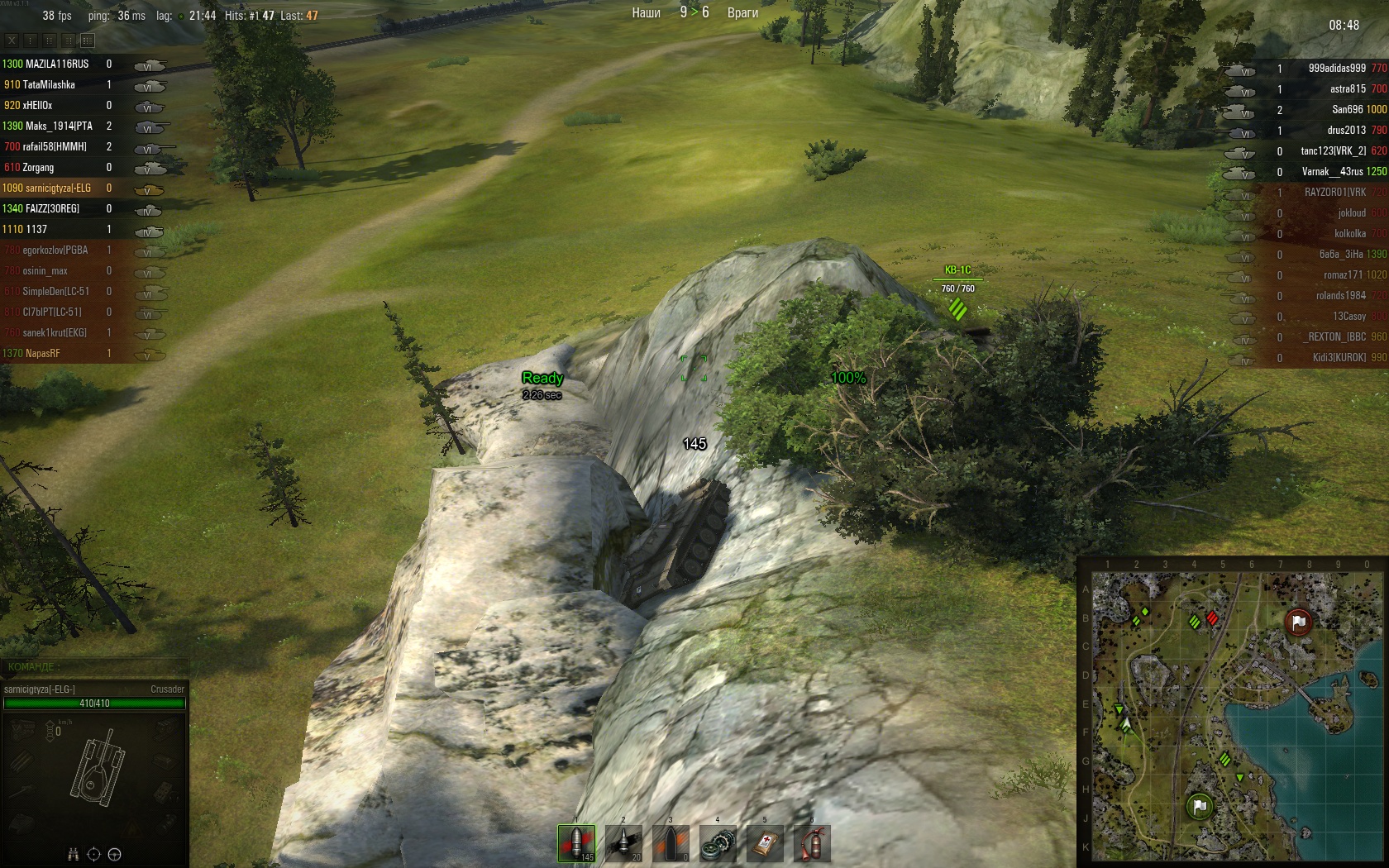The height and width of the screenshot is (868, 1389).
Task: Select the shell with 145 rounds
Action: [x=576, y=843]
